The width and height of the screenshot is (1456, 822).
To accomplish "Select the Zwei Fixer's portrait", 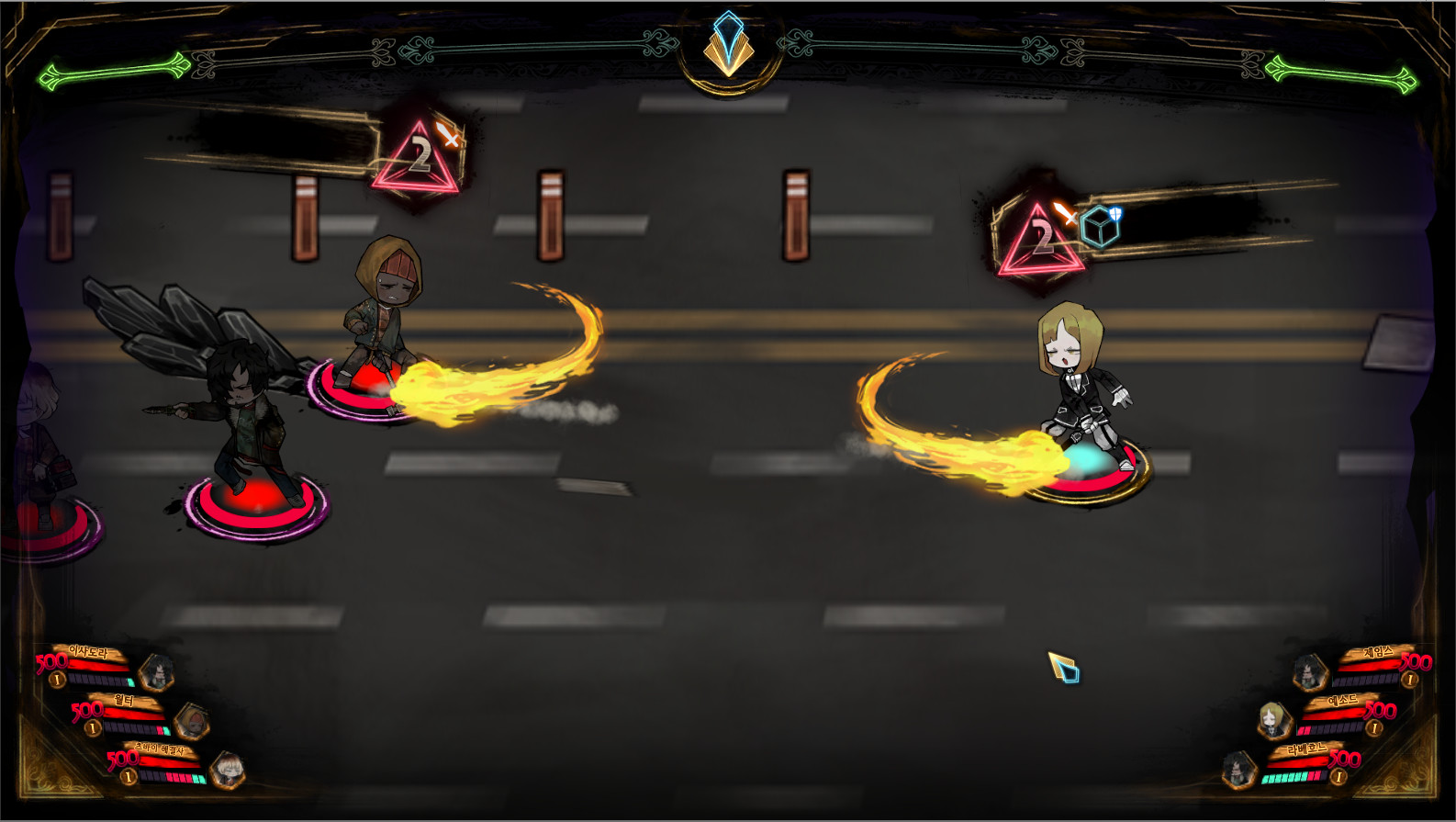I will pyautogui.click(x=230, y=771).
